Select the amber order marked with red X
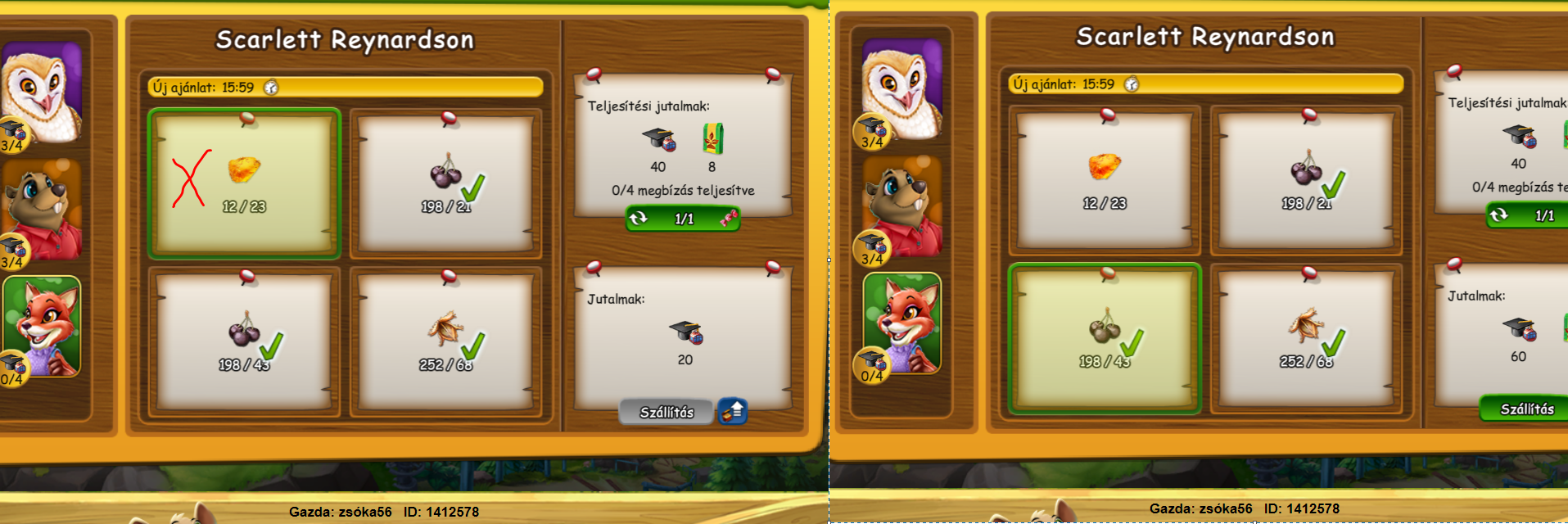 click(244, 183)
